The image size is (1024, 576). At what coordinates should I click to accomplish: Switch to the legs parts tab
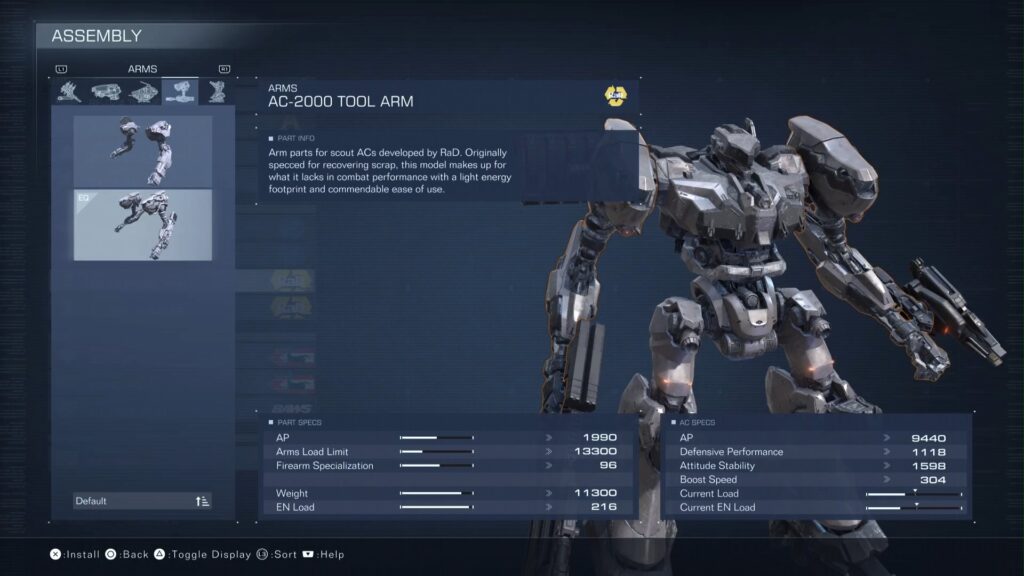(x=216, y=92)
